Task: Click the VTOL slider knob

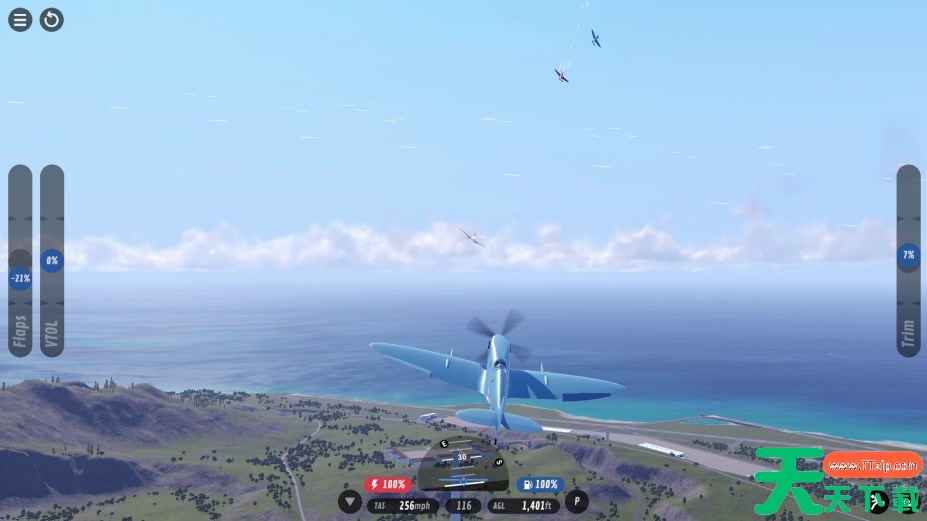Action: tap(52, 260)
